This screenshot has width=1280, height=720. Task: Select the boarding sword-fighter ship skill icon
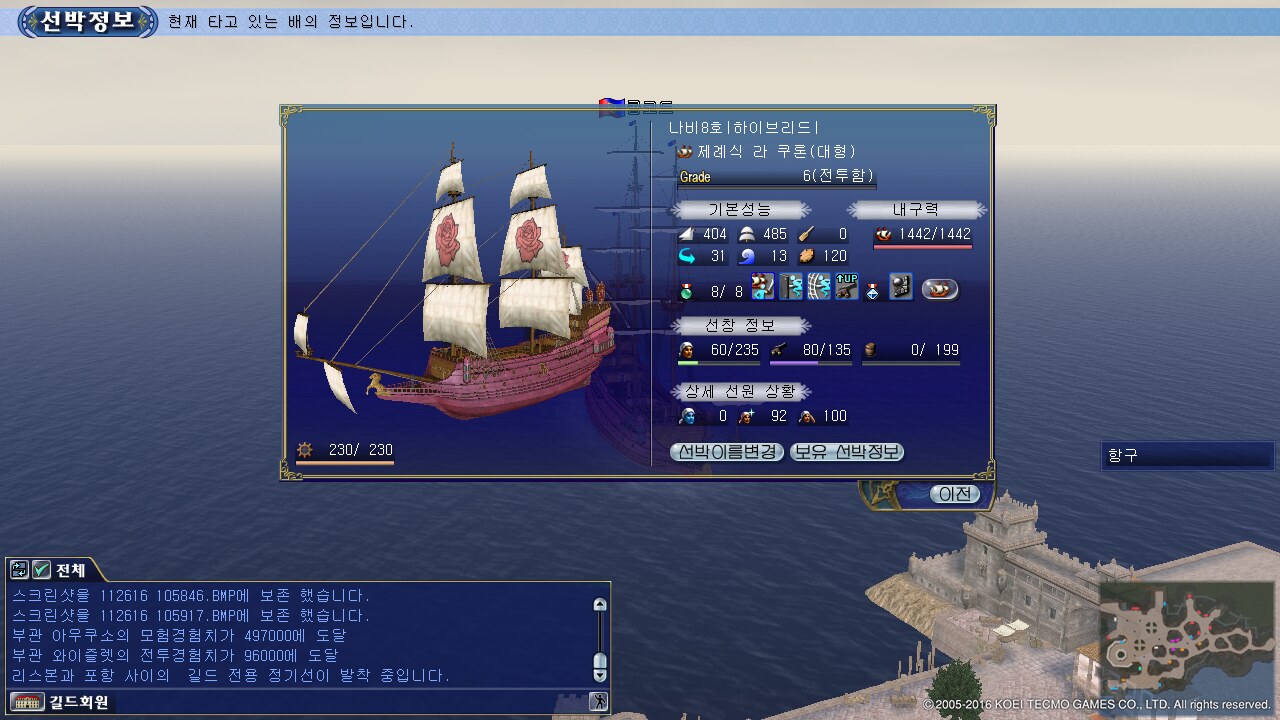coord(763,287)
